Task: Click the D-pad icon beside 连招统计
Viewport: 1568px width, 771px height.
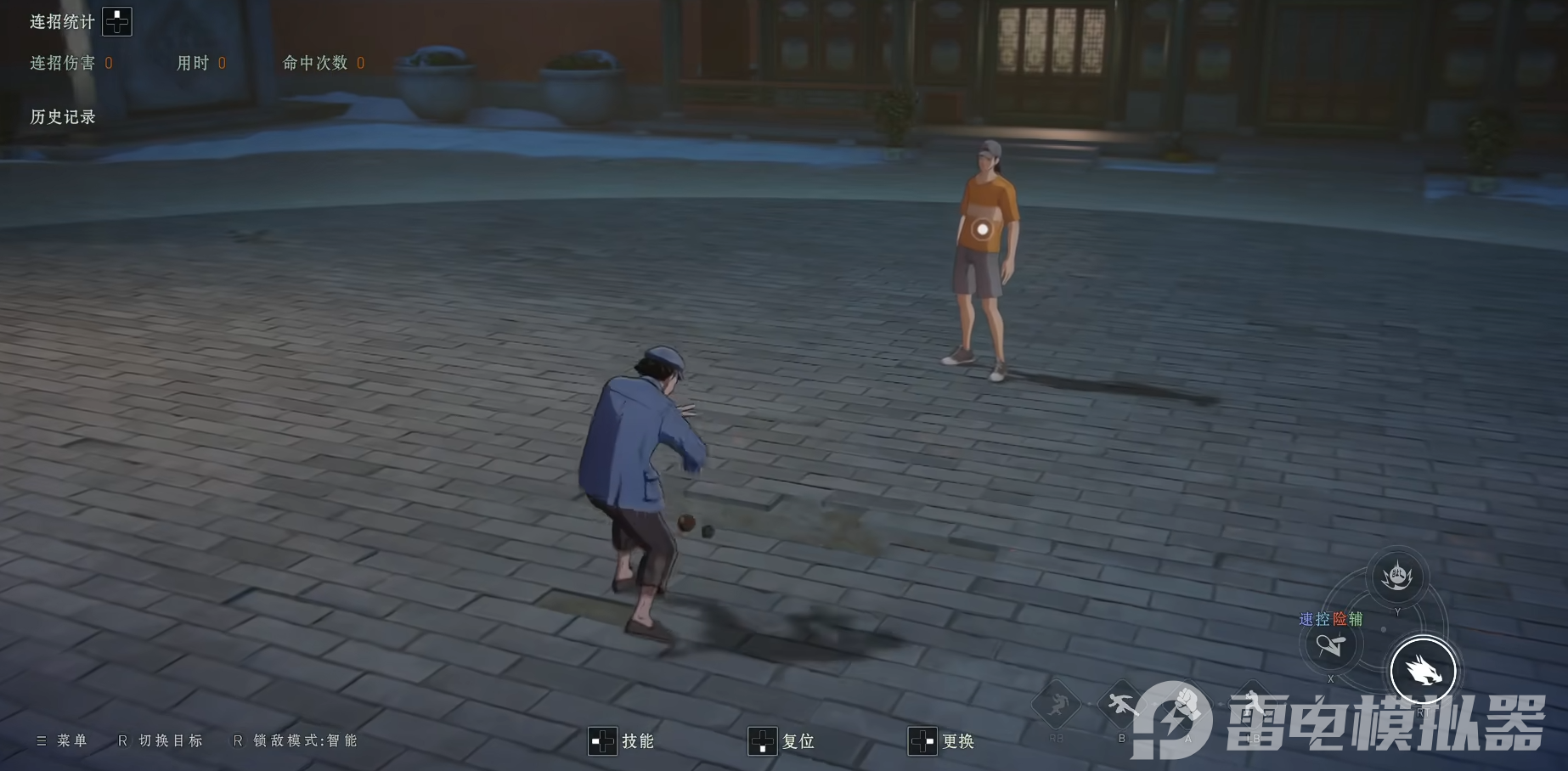Action: pyautogui.click(x=116, y=20)
